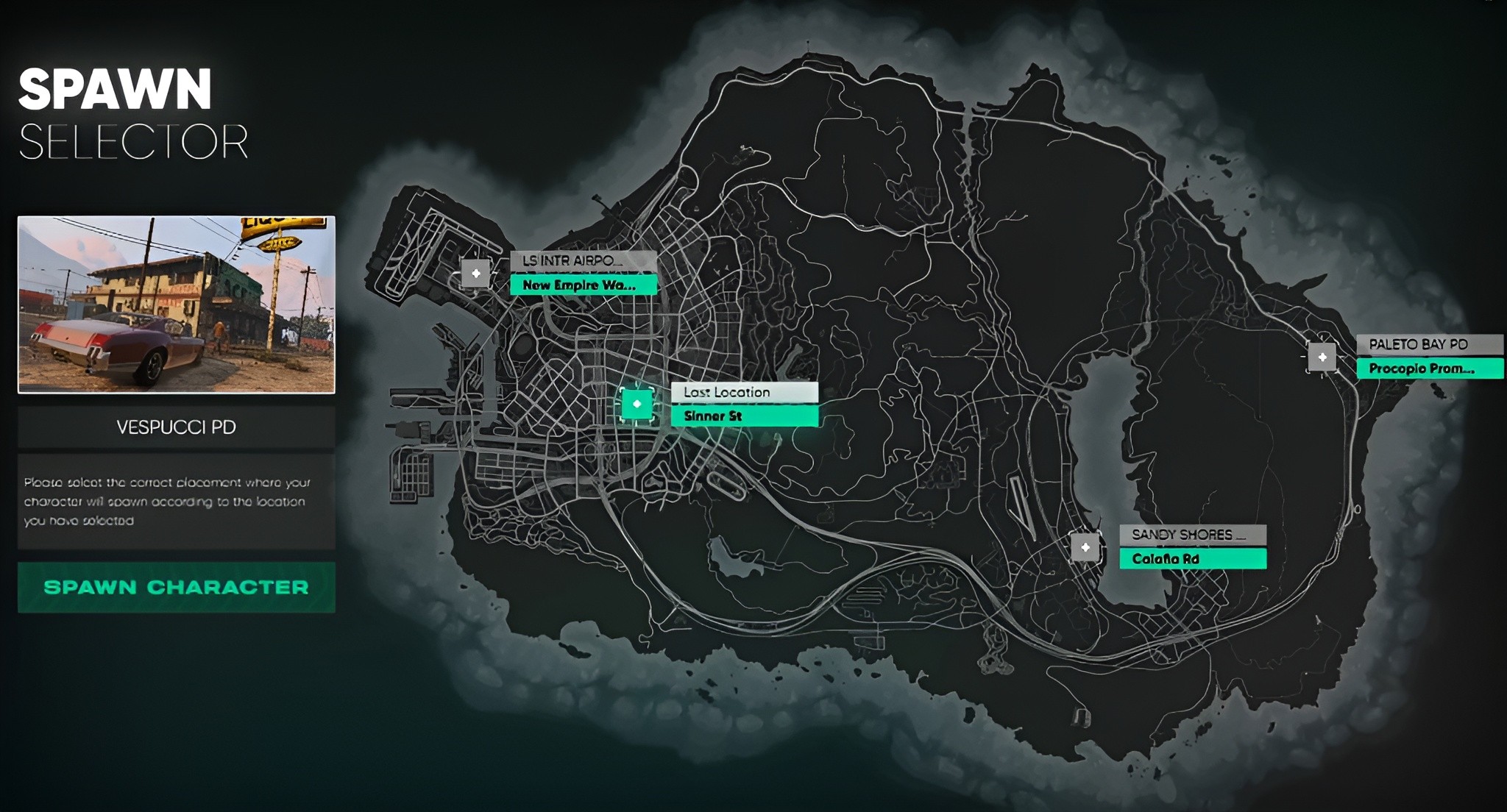The width and height of the screenshot is (1507, 812).
Task: Select the Calafia Rd location label
Action: tap(1192, 559)
